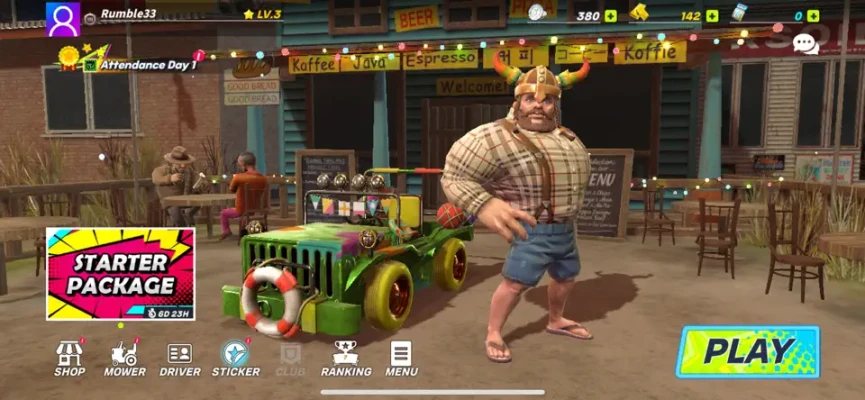Start a race with the PLAY button
Viewport: 865px width, 400px height.
point(748,351)
